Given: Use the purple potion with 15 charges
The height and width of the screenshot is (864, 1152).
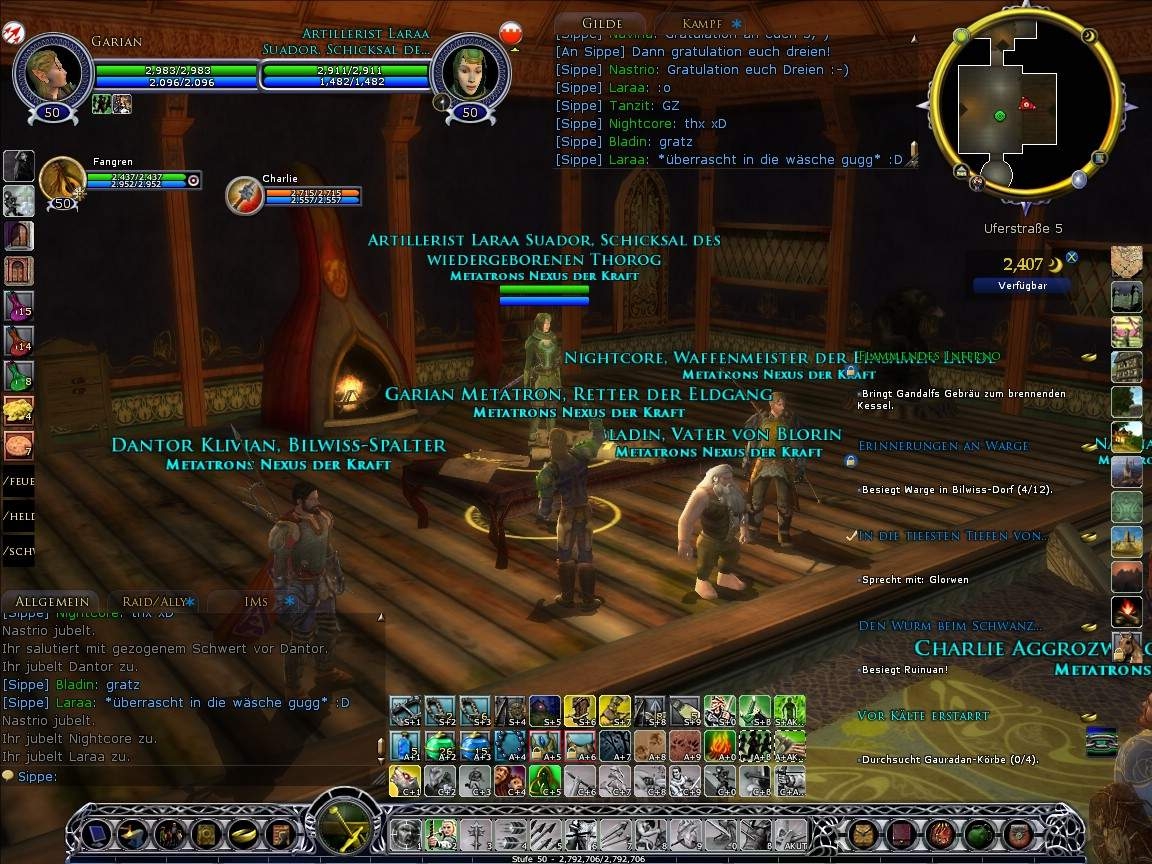Looking at the screenshot, I should pos(19,305).
